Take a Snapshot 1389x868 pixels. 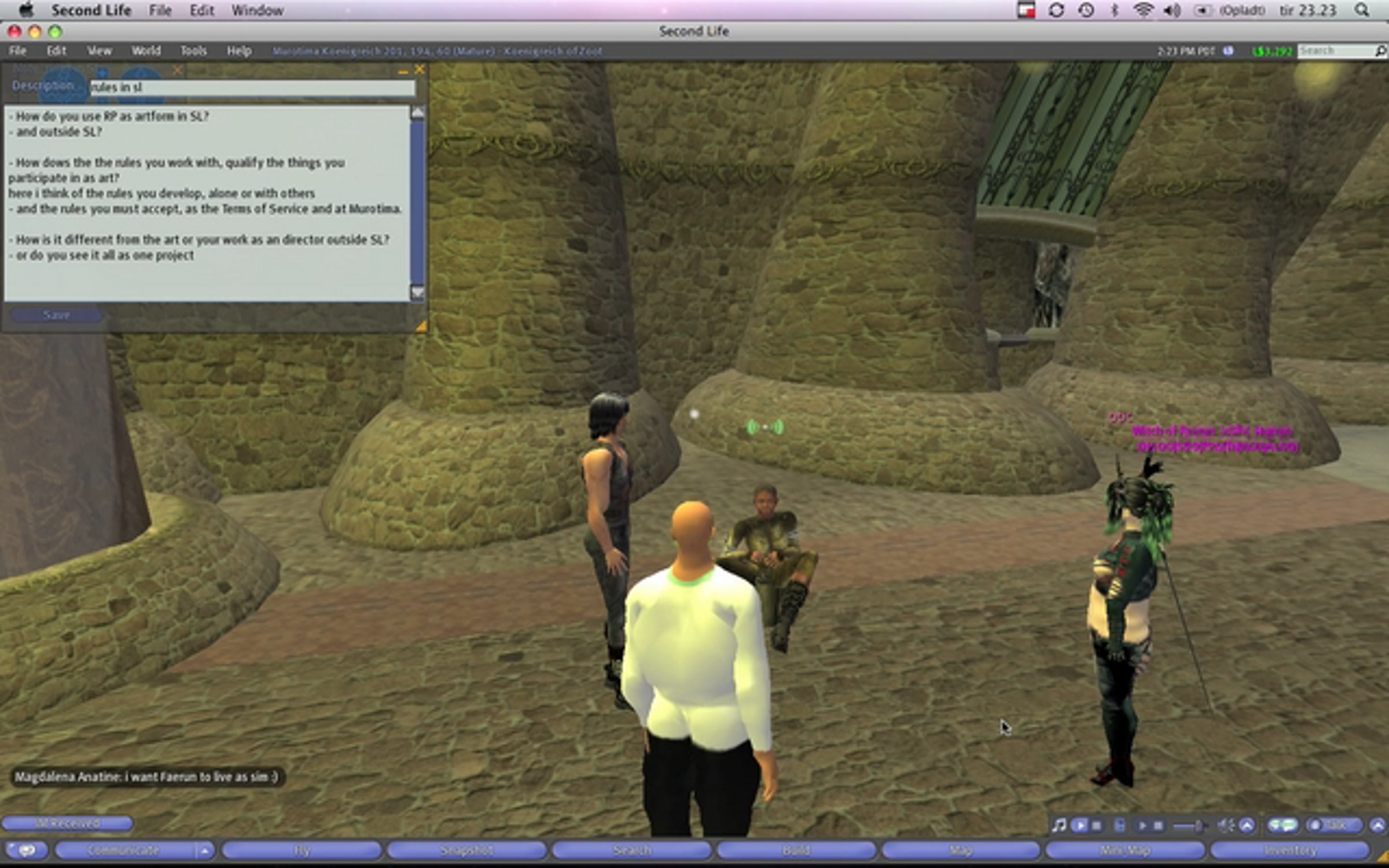click(x=466, y=850)
